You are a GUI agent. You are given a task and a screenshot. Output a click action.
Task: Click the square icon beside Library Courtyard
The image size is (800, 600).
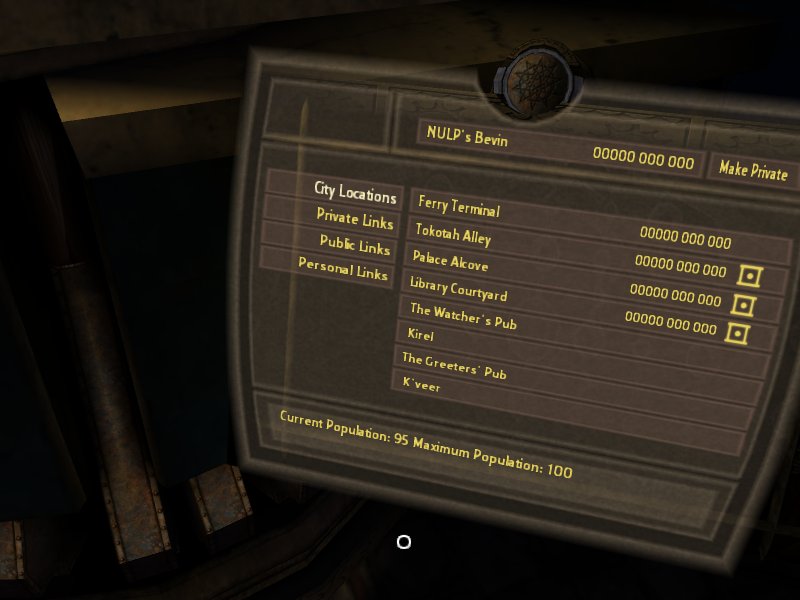744,304
